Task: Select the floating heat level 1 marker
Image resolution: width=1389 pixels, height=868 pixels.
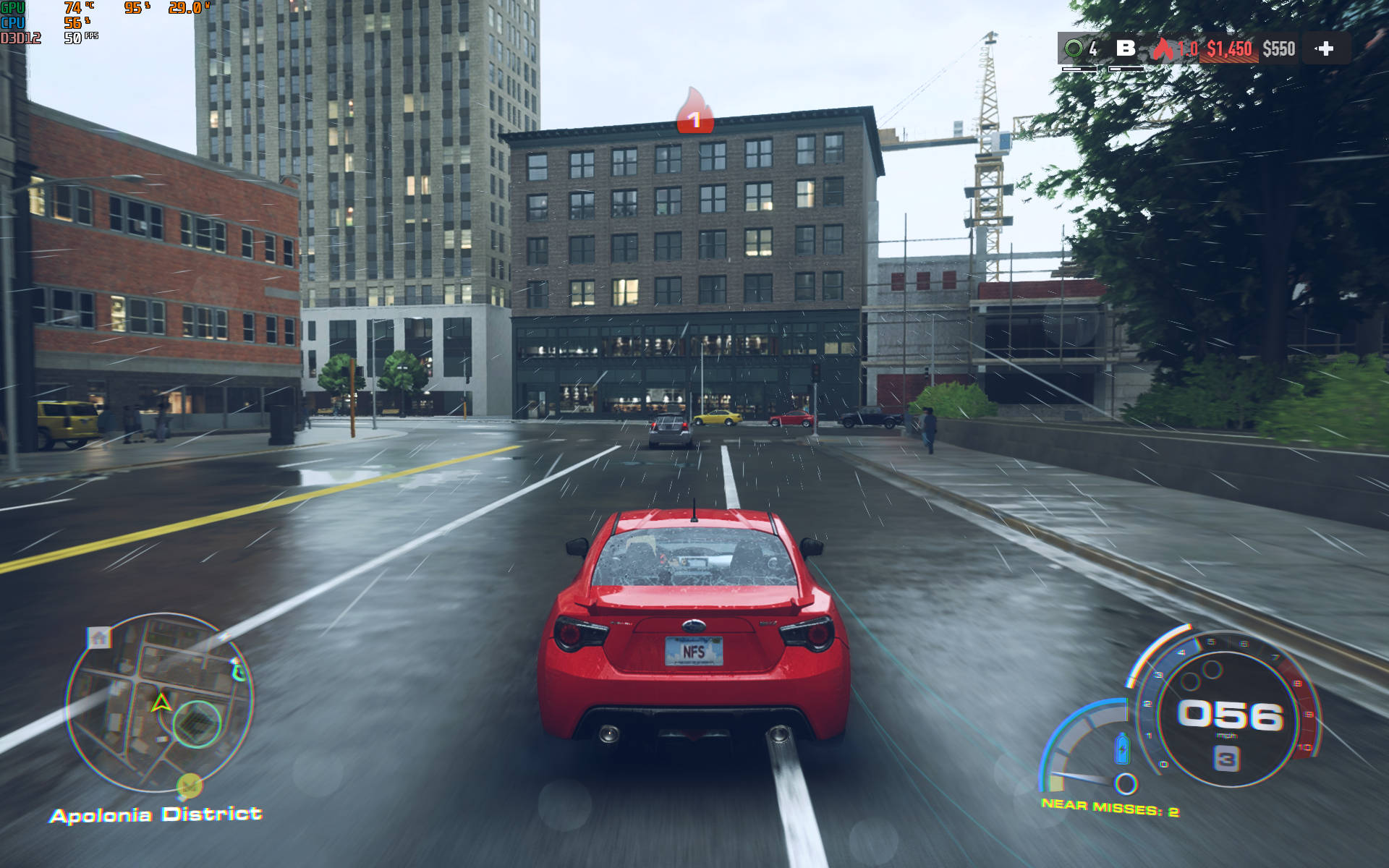Action: pos(694,112)
